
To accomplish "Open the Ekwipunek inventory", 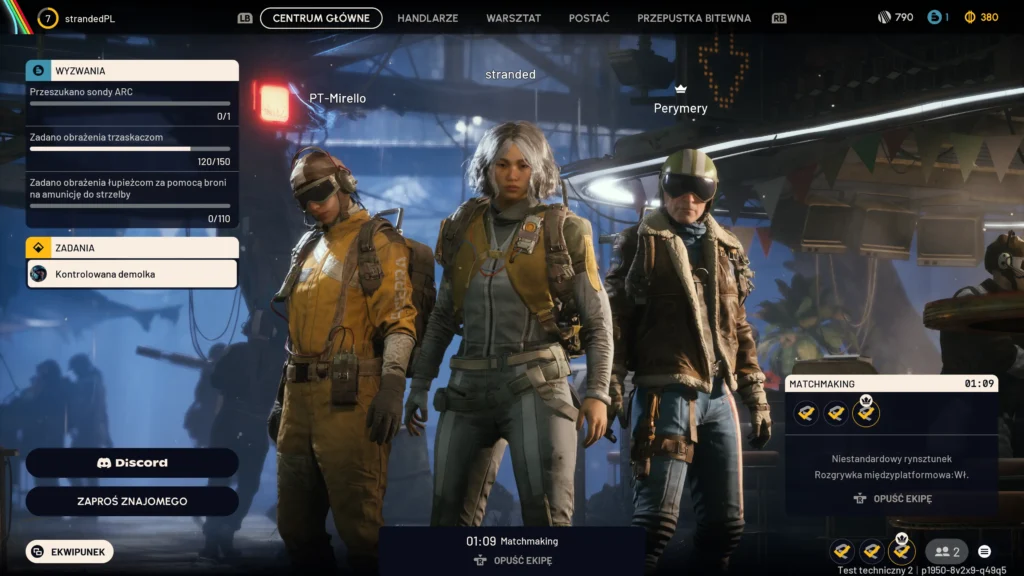I will [x=70, y=551].
